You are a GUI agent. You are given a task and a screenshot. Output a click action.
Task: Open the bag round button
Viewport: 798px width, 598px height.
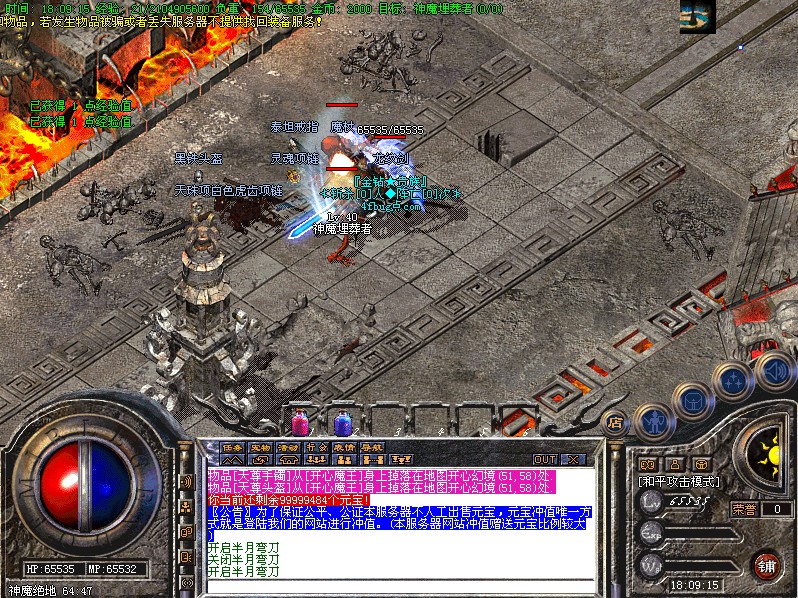tap(692, 401)
